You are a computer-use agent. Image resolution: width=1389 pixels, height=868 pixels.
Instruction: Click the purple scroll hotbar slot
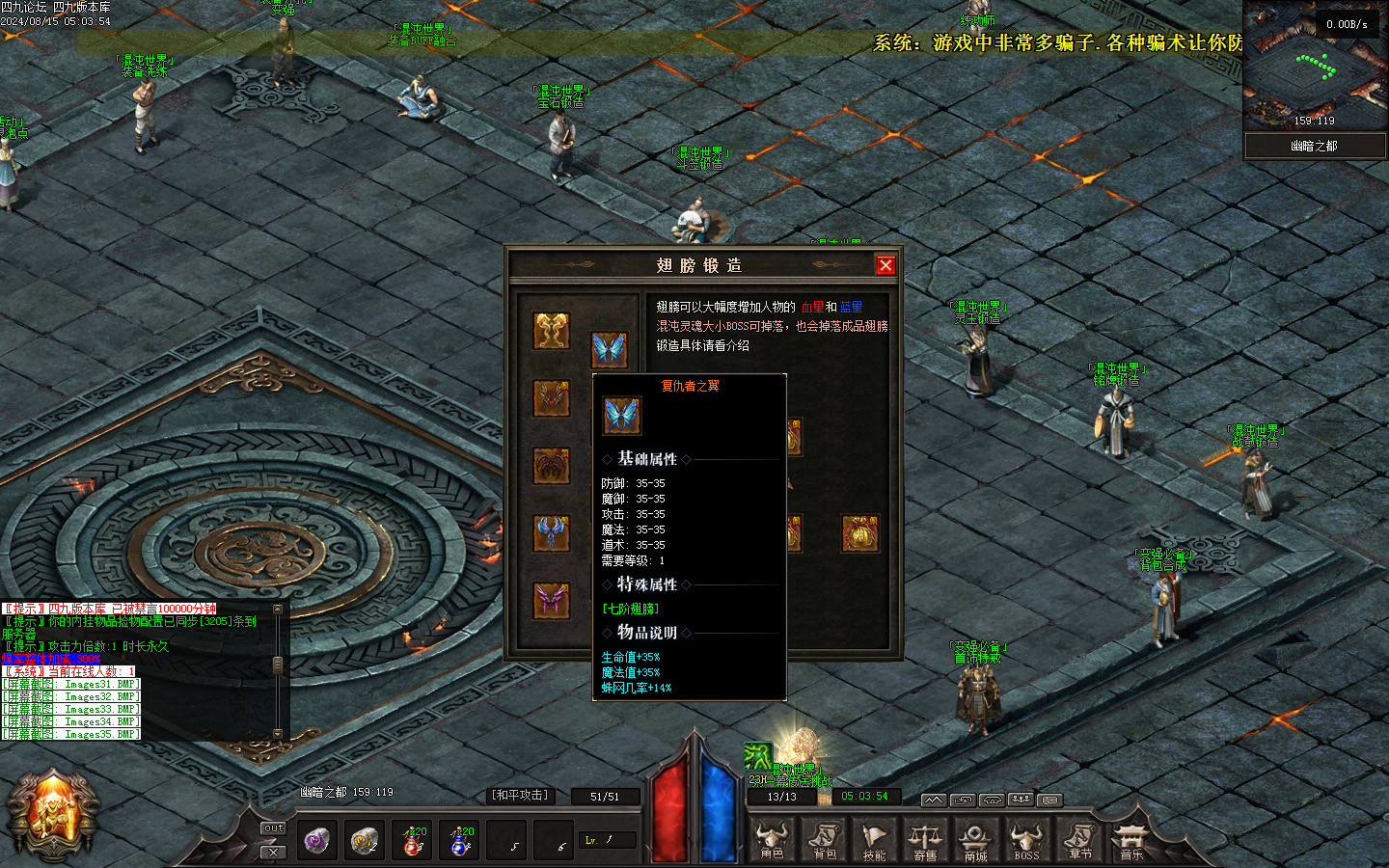click(x=316, y=840)
